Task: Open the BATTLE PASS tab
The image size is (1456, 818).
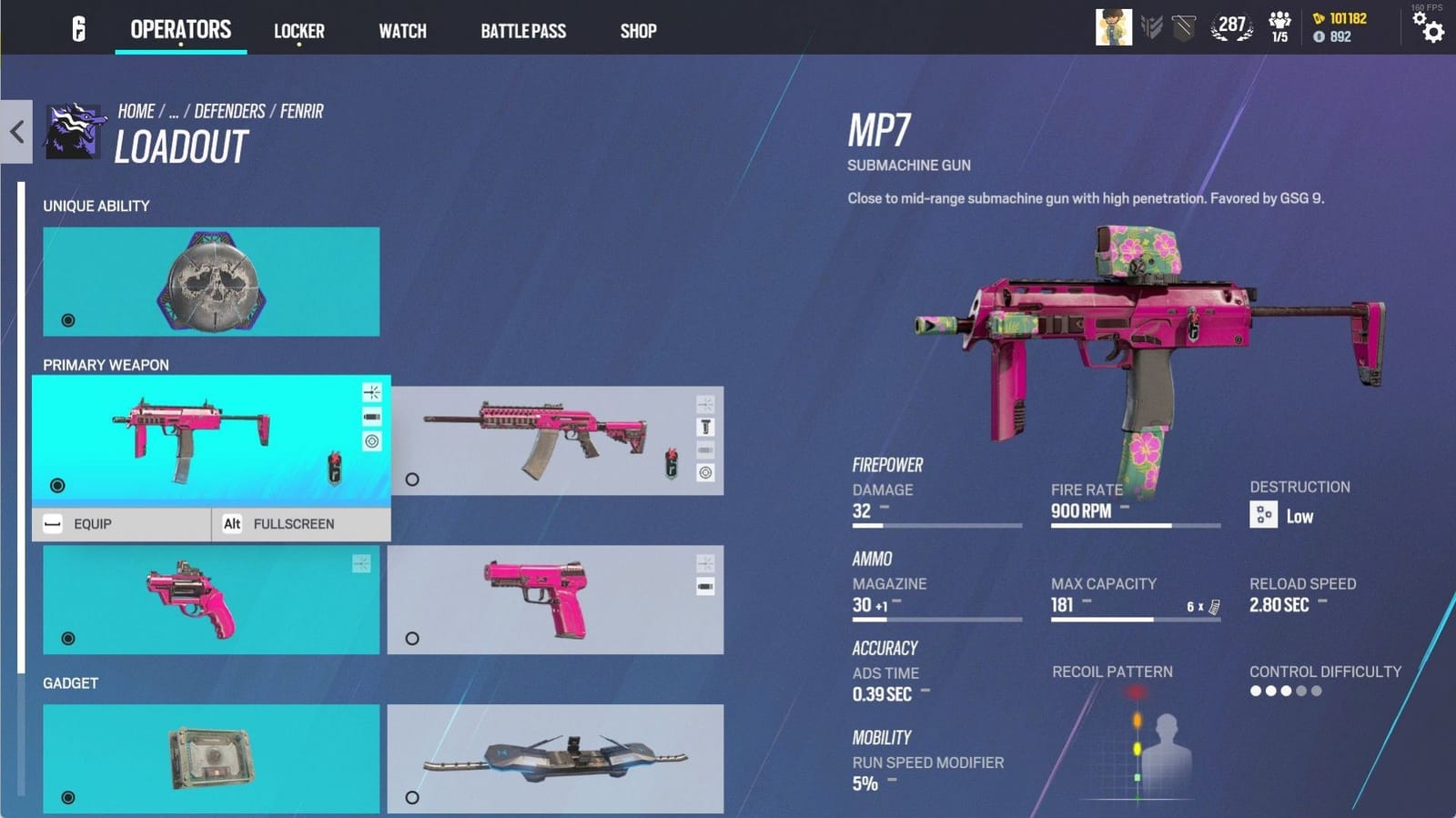Action: pyautogui.click(x=523, y=30)
